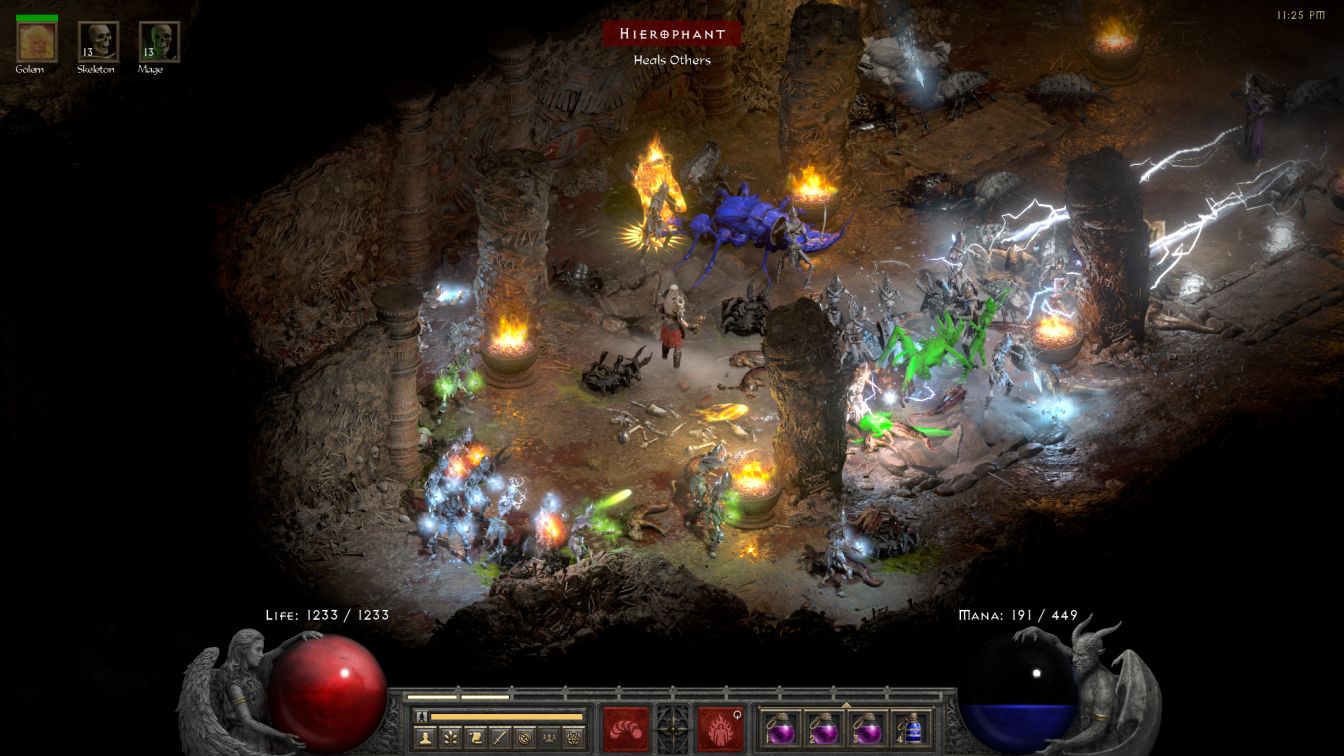Viewport: 1344px width, 756px height.
Task: Click the Skeleton minion portrait
Action: (x=98, y=42)
